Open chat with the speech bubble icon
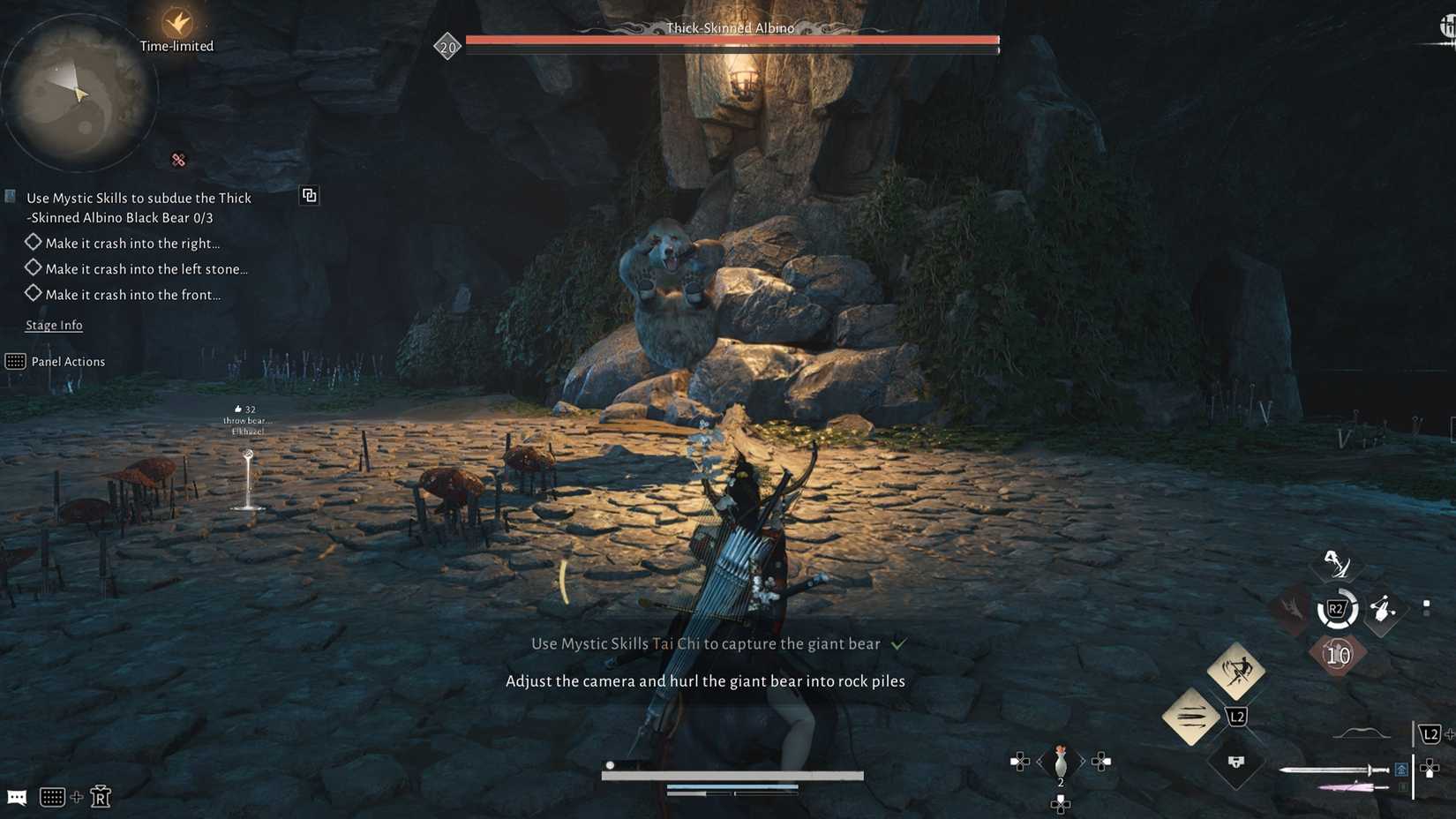1456x819 pixels. click(17, 797)
